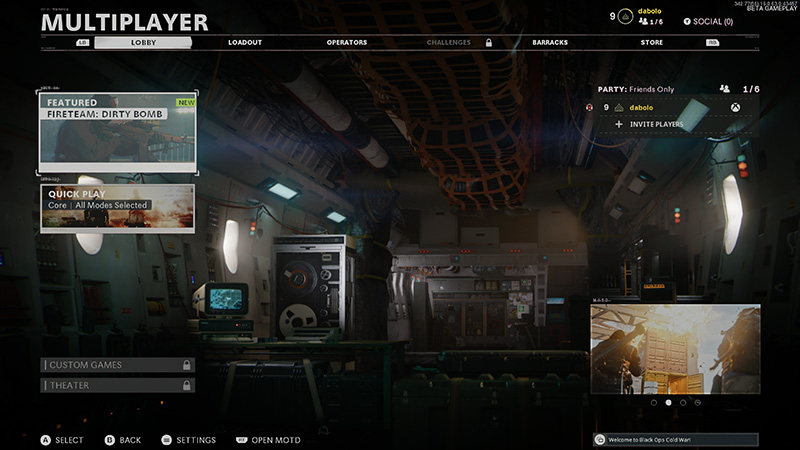Open the Barracks tab

(552, 43)
